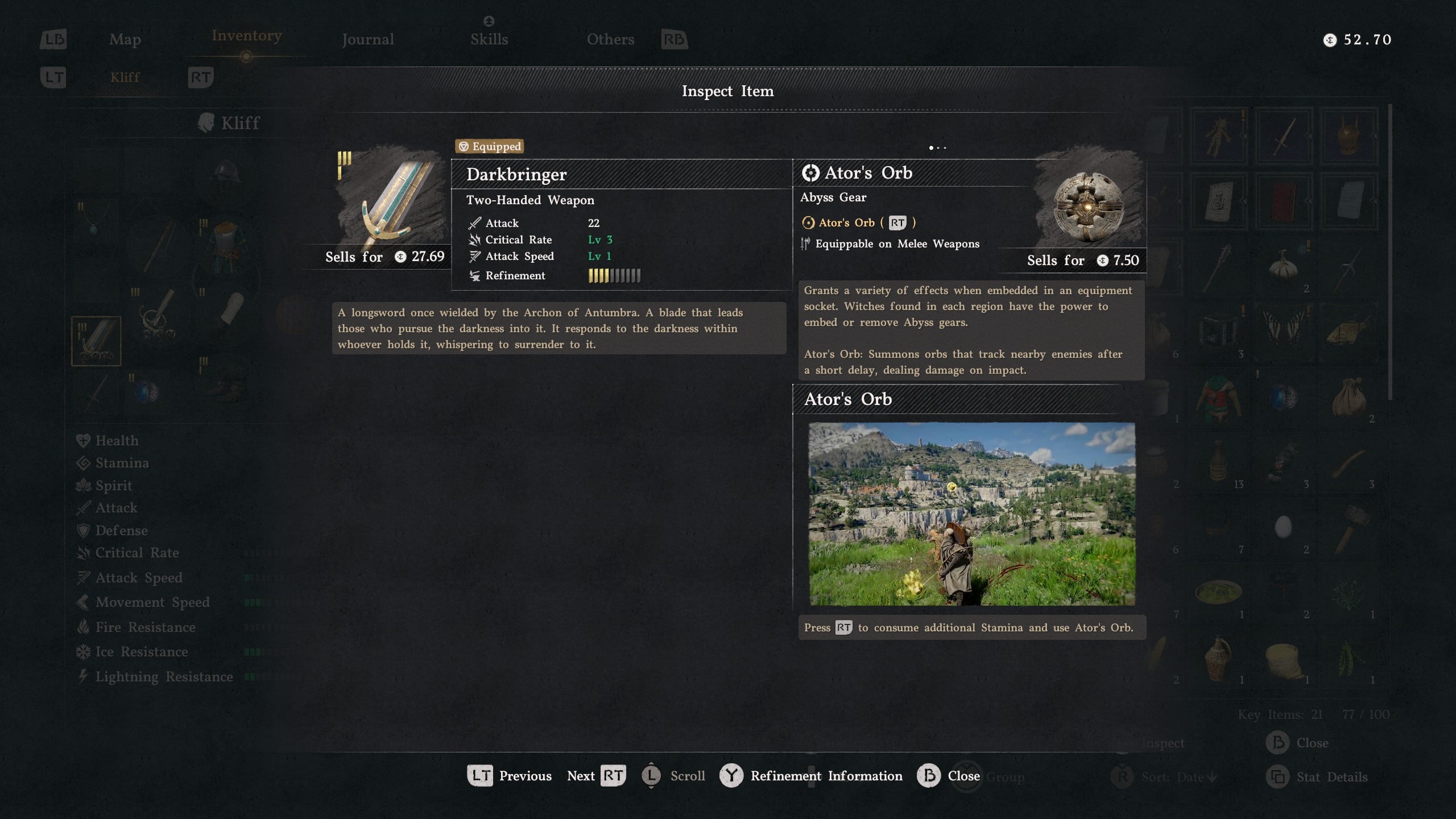Show the Next item

click(x=596, y=776)
